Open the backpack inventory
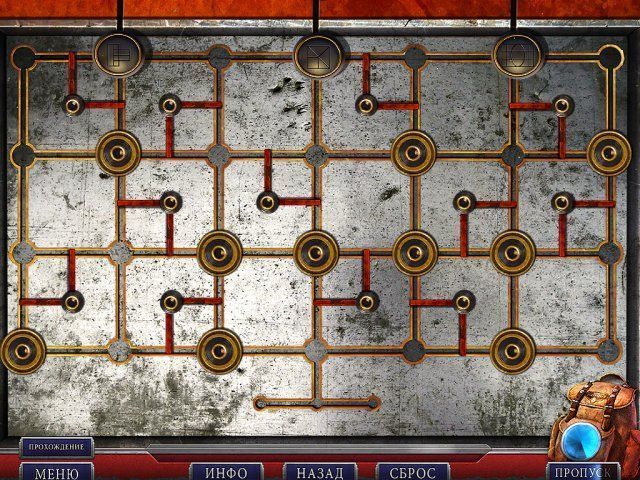This screenshot has width=640, height=480. click(596, 422)
